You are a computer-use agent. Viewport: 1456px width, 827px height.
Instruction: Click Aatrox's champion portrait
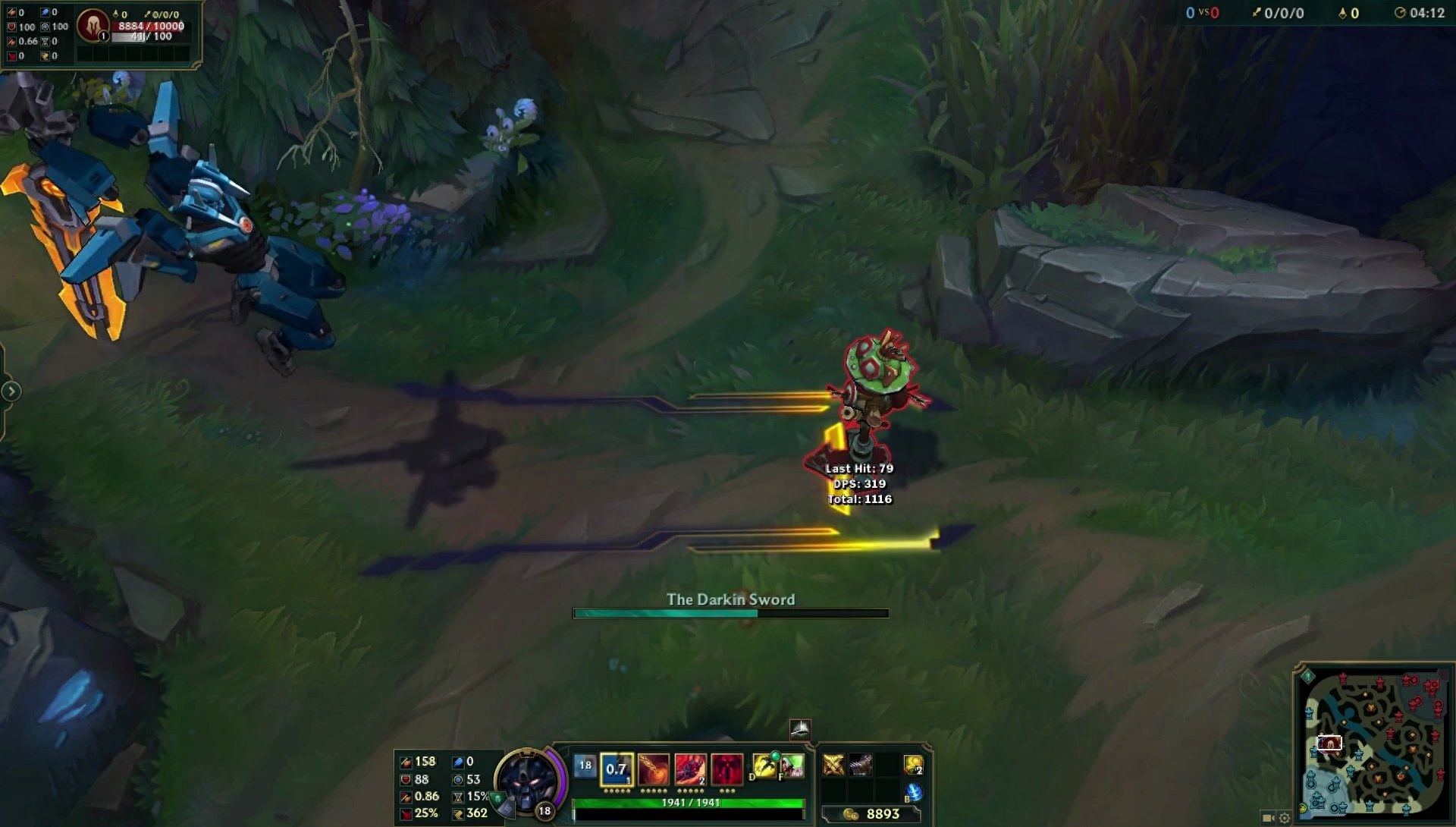pyautogui.click(x=527, y=781)
